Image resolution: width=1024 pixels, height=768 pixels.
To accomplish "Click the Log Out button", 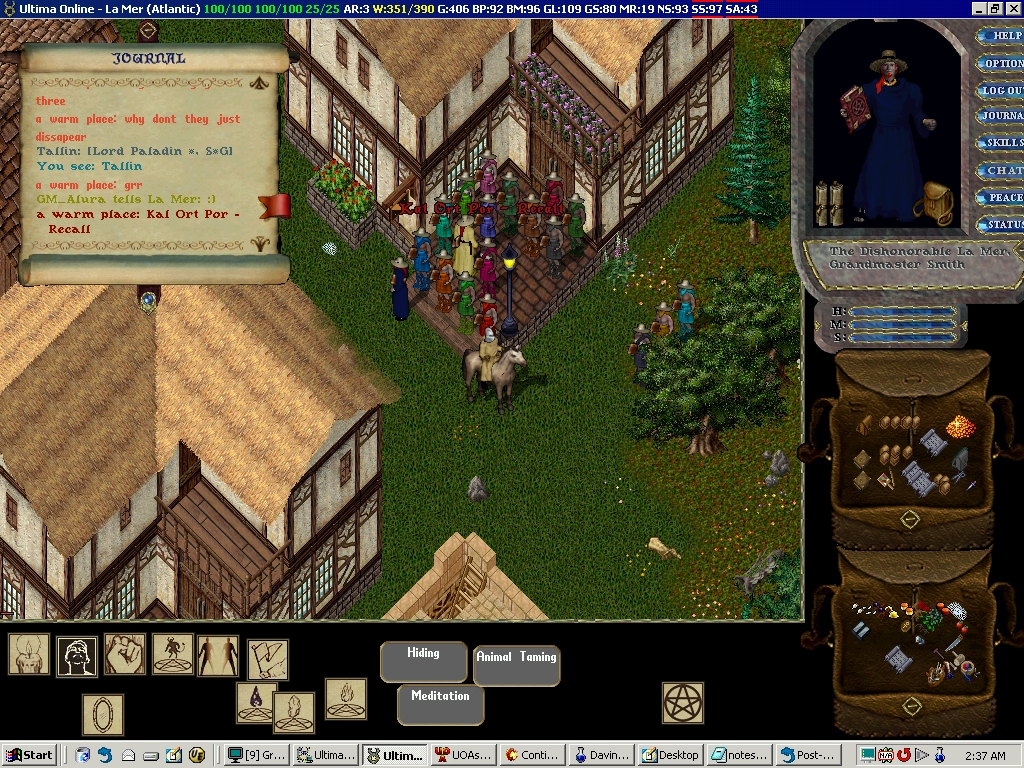I will pyautogui.click(x=1002, y=90).
